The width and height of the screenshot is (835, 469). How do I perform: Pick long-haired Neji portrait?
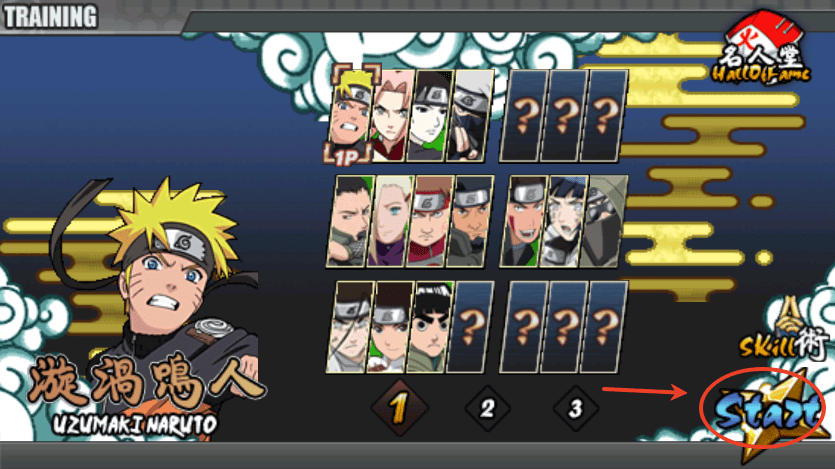pos(351,327)
